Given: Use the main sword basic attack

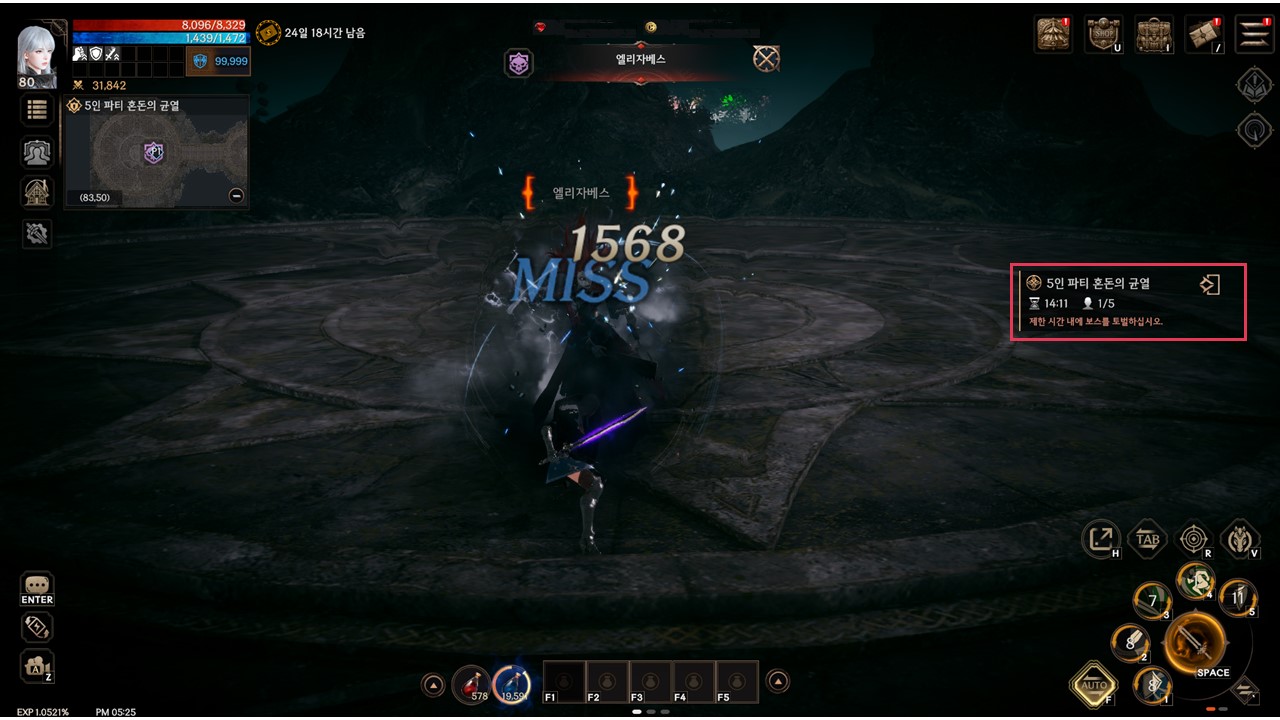Looking at the screenshot, I should 1195,640.
